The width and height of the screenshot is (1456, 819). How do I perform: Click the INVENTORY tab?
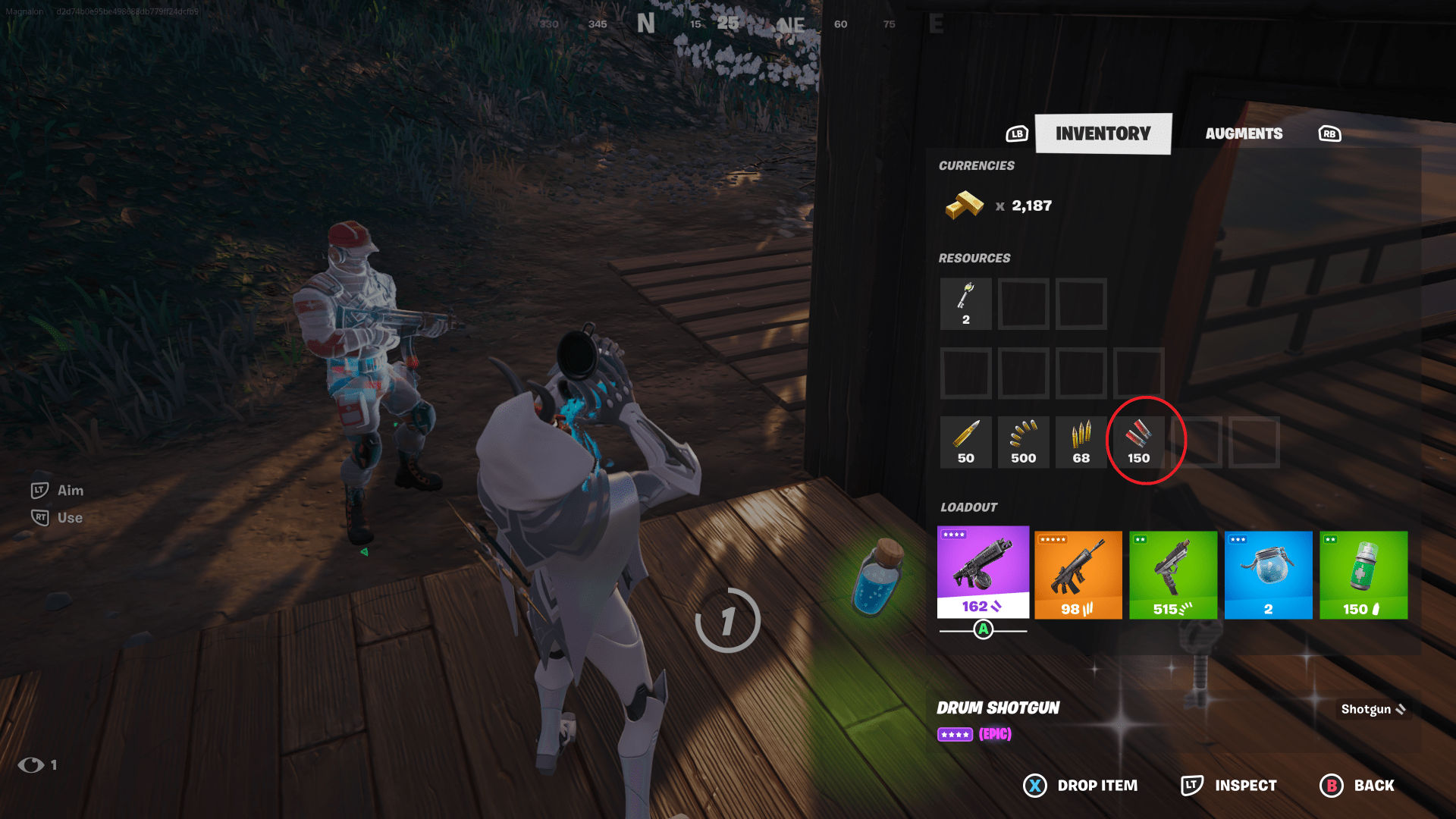(x=1103, y=133)
